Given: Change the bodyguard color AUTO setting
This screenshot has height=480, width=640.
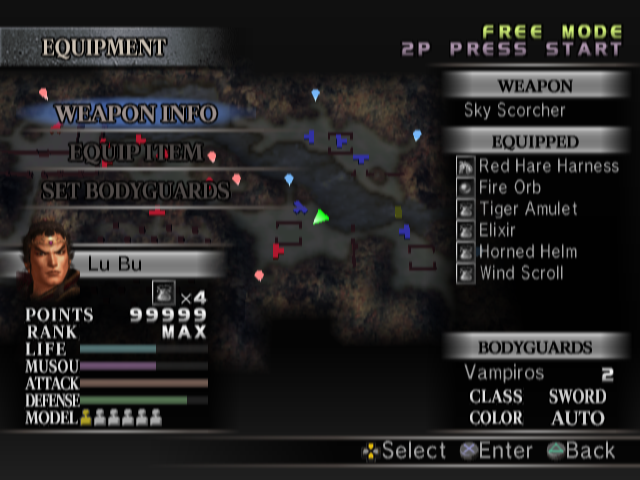Looking at the screenshot, I should [x=577, y=418].
